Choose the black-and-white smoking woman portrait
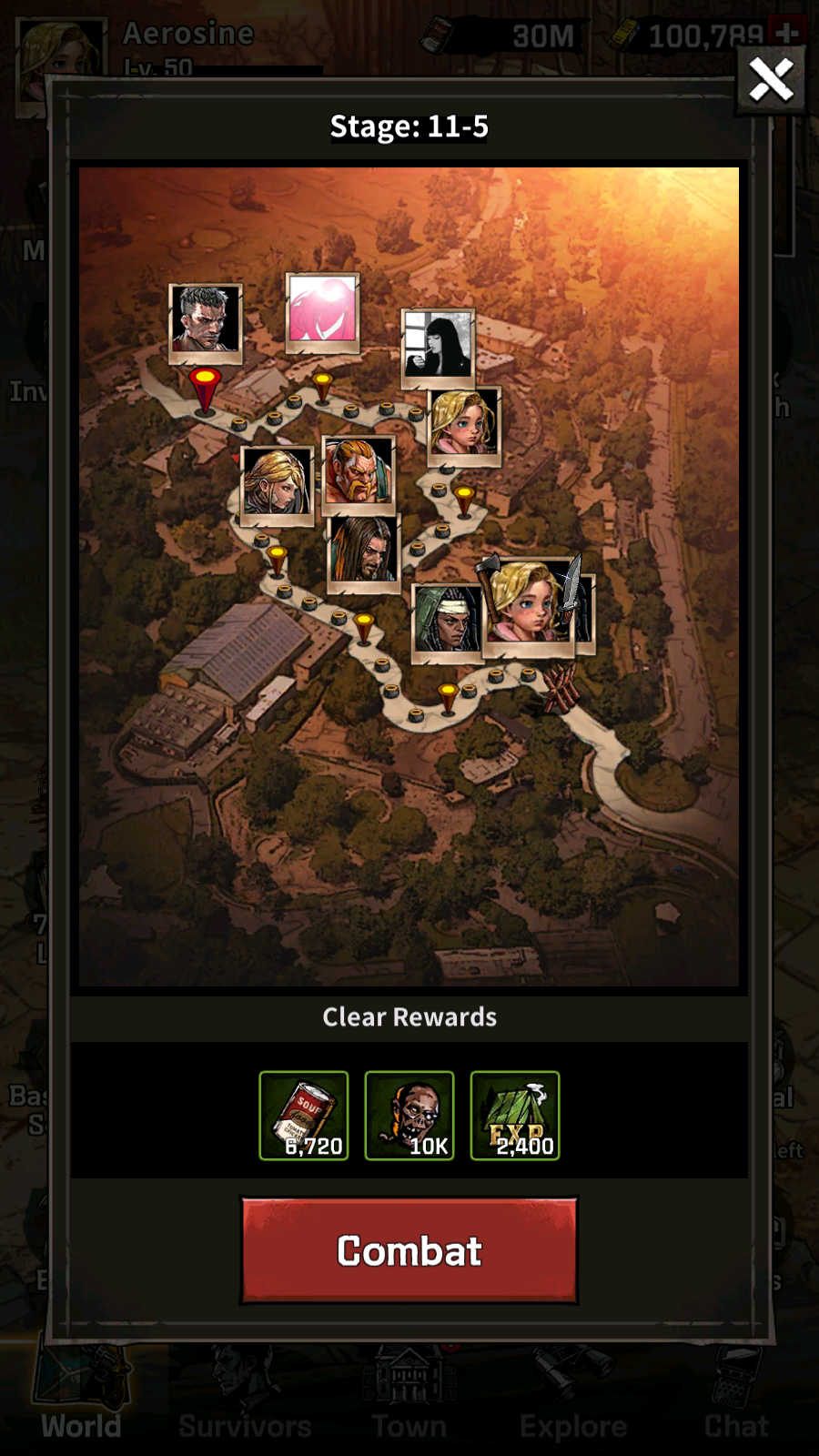The width and height of the screenshot is (819, 1456). tap(439, 345)
